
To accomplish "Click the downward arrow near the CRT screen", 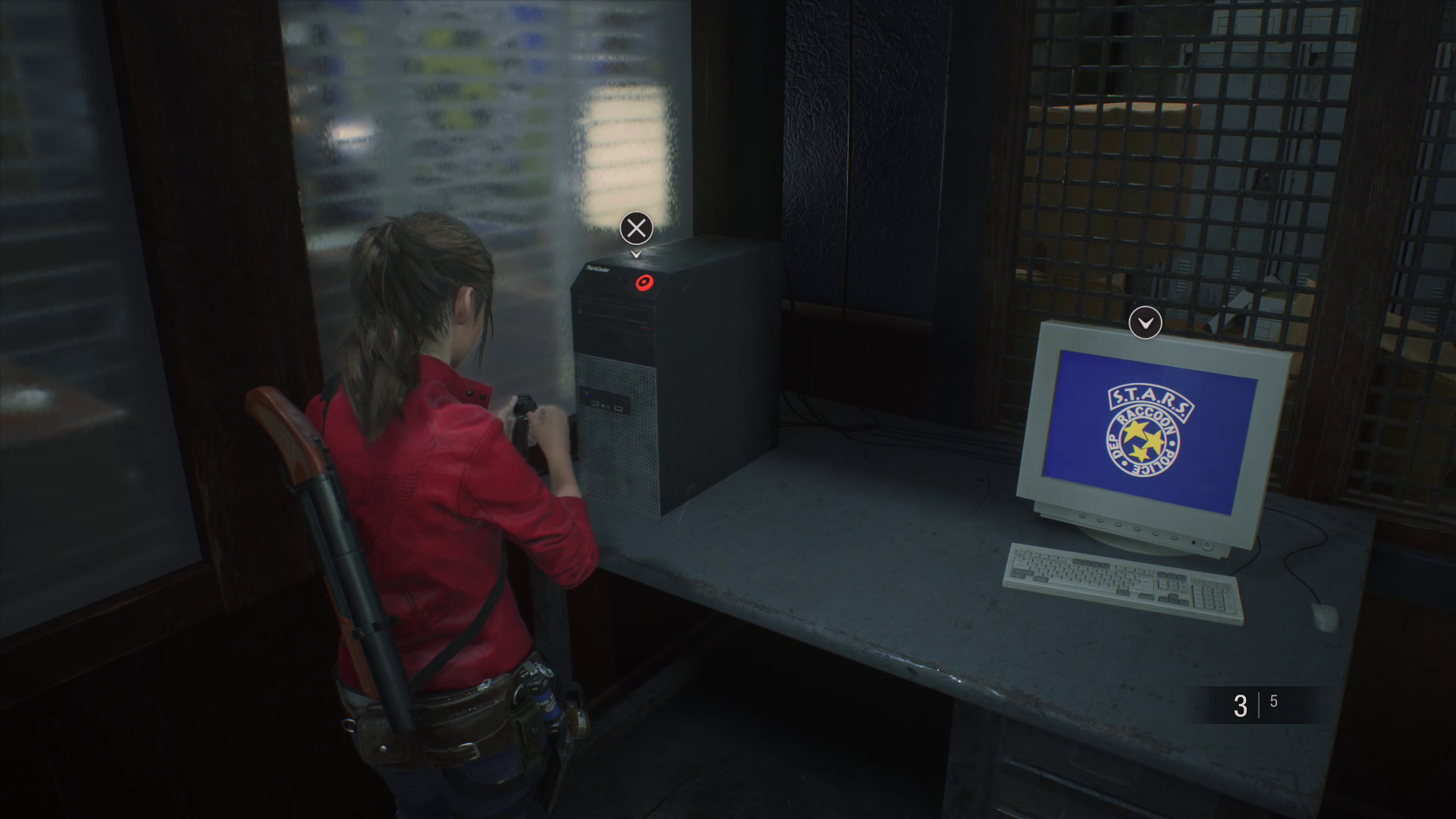I will pos(1145,322).
